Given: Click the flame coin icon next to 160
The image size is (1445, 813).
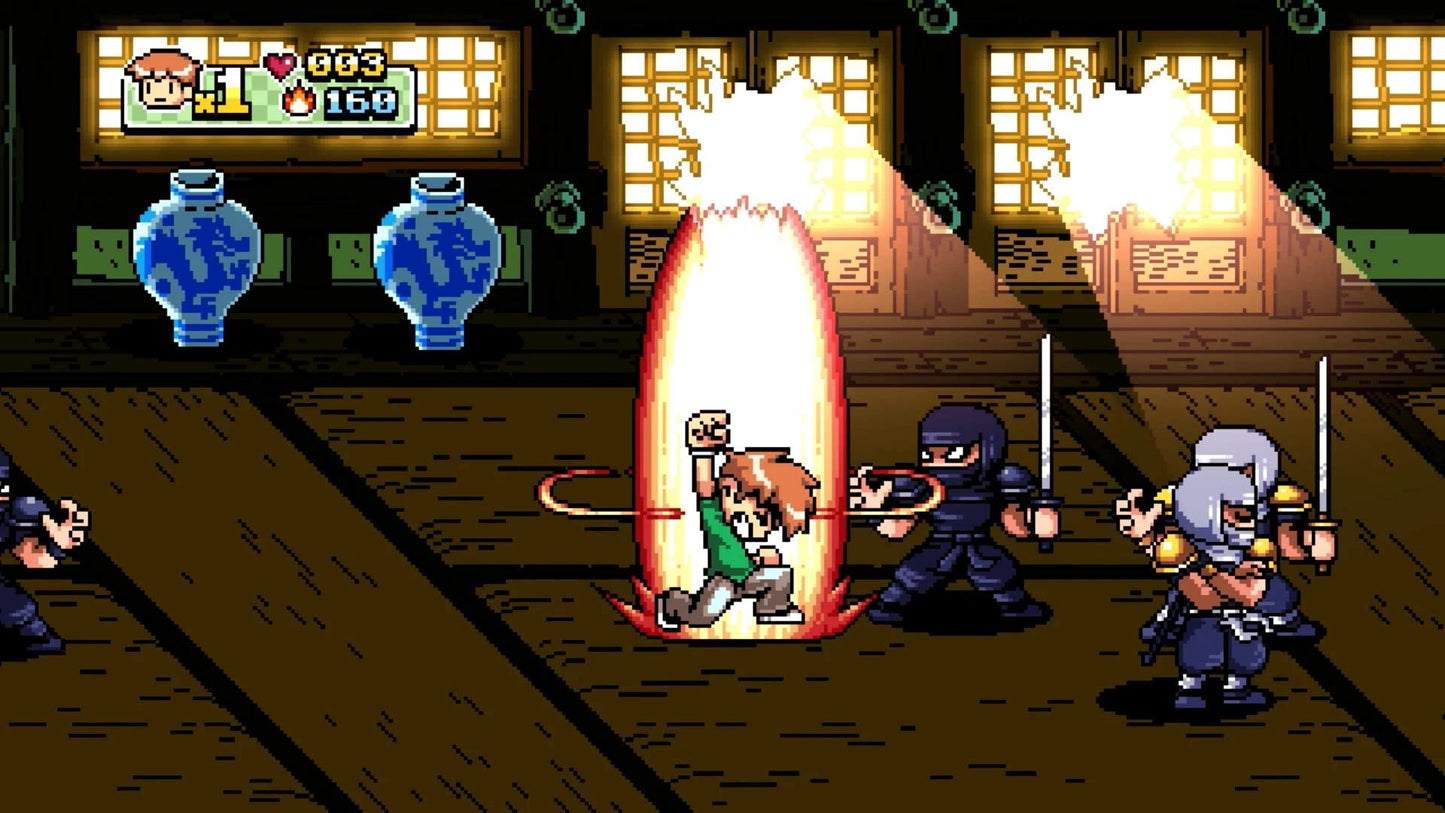Looking at the screenshot, I should [299, 101].
